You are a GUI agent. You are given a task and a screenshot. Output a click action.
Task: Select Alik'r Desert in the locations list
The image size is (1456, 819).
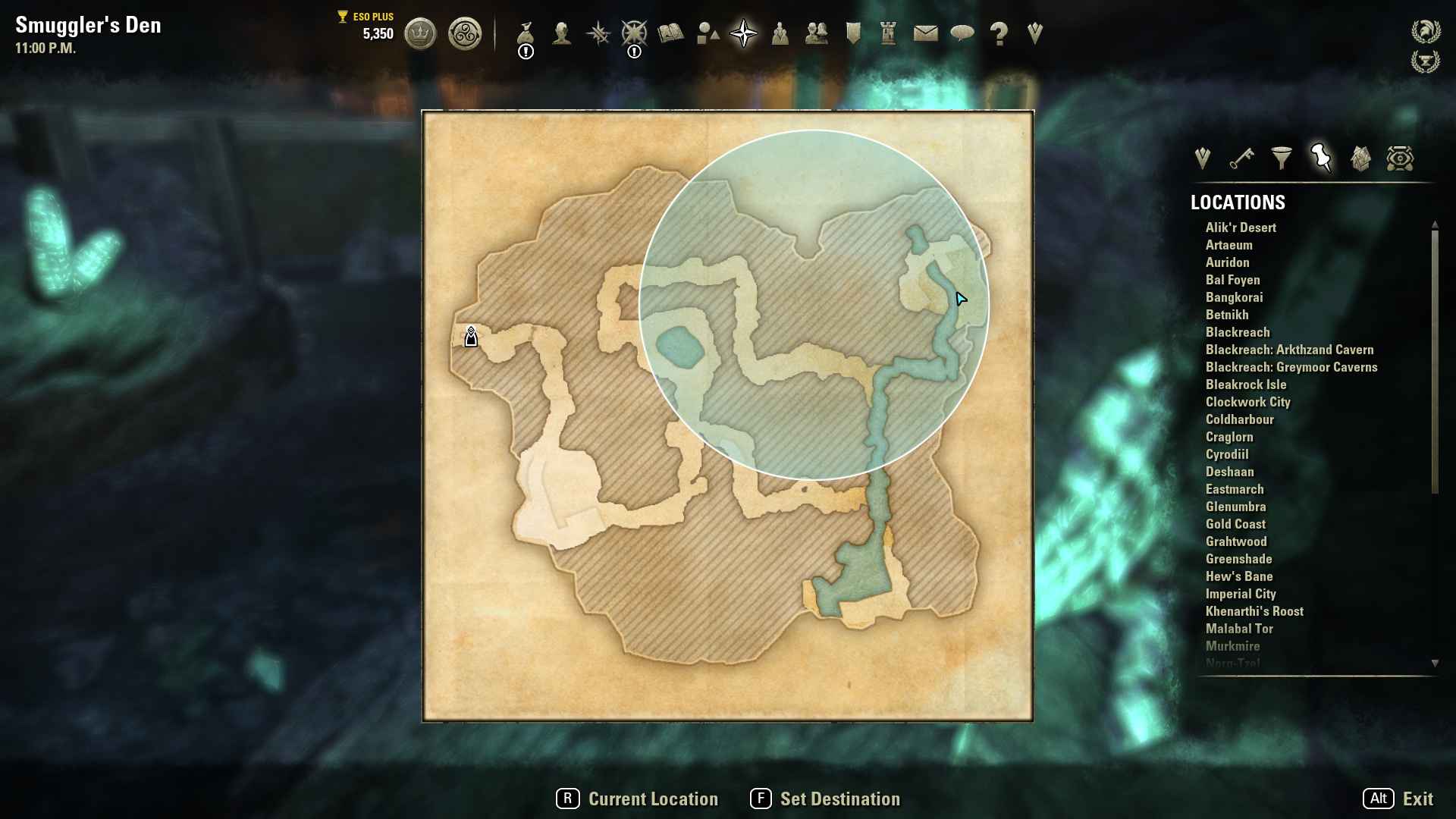click(1241, 227)
